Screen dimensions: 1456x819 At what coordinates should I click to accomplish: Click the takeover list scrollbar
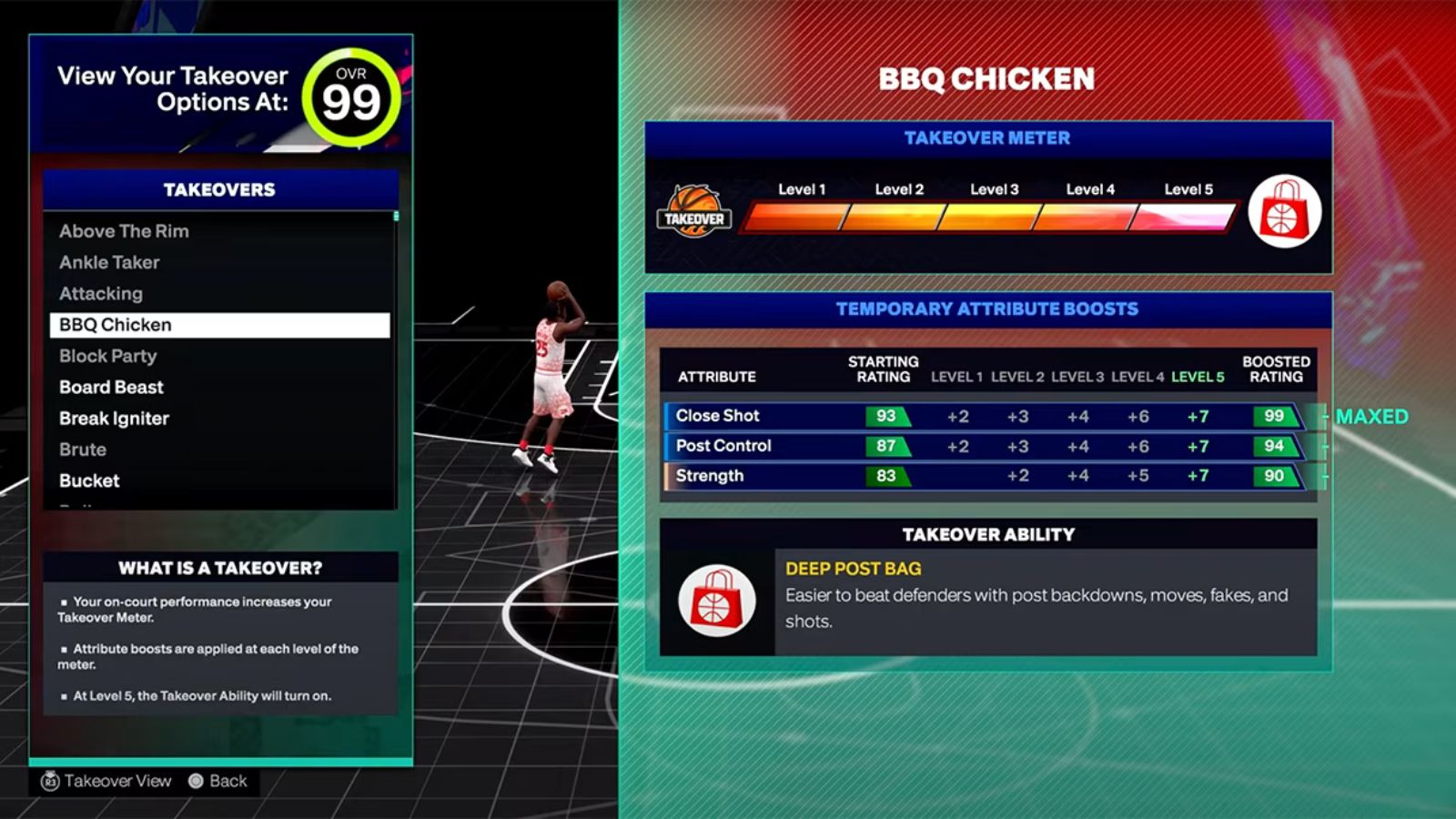click(x=395, y=220)
